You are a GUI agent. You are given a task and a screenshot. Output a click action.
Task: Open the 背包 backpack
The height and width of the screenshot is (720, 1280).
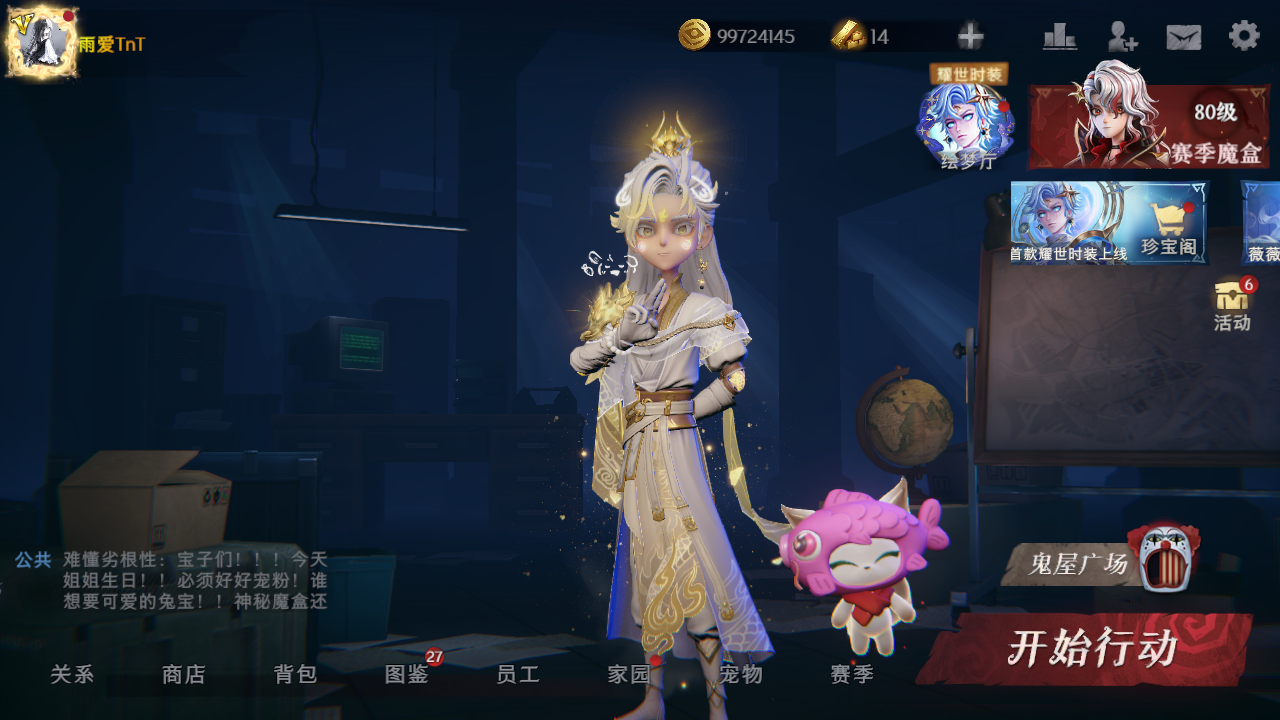296,675
